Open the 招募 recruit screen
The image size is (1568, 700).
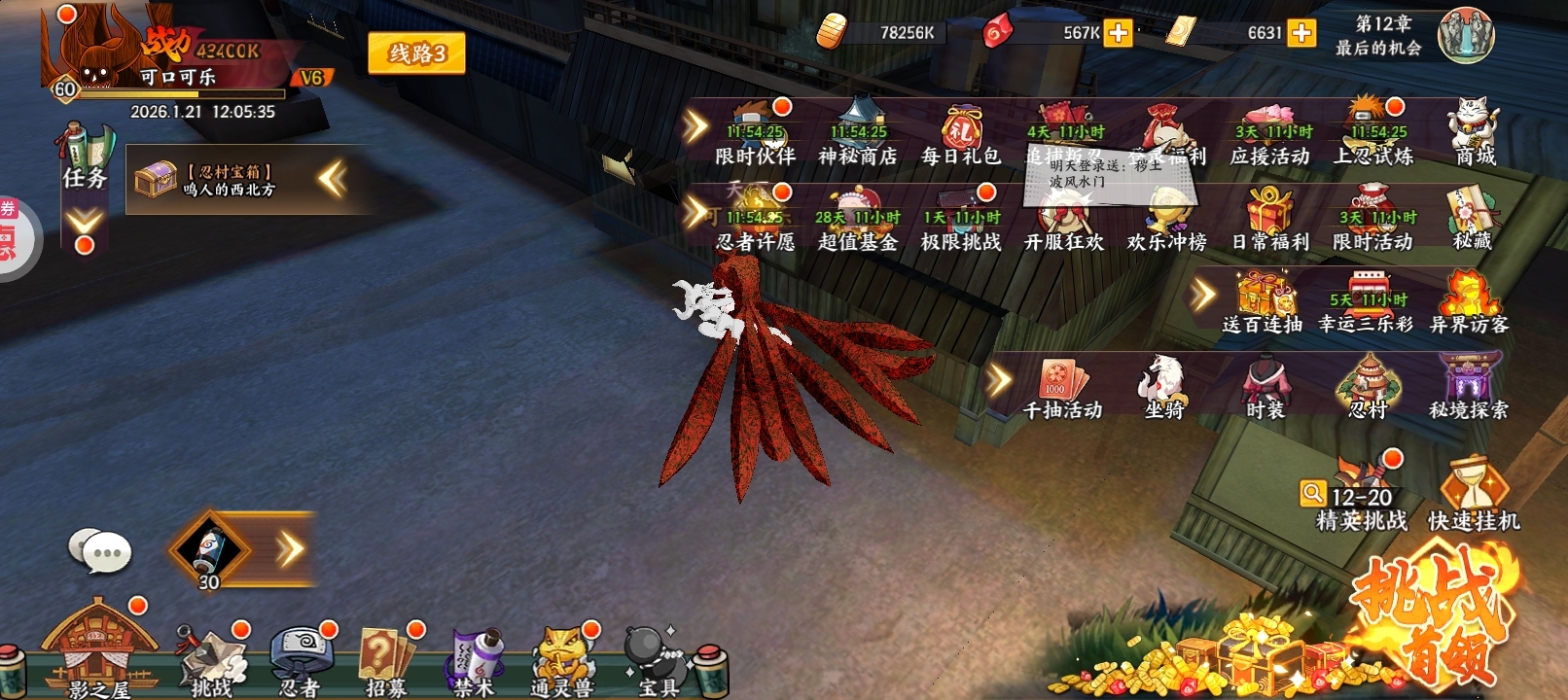387,661
